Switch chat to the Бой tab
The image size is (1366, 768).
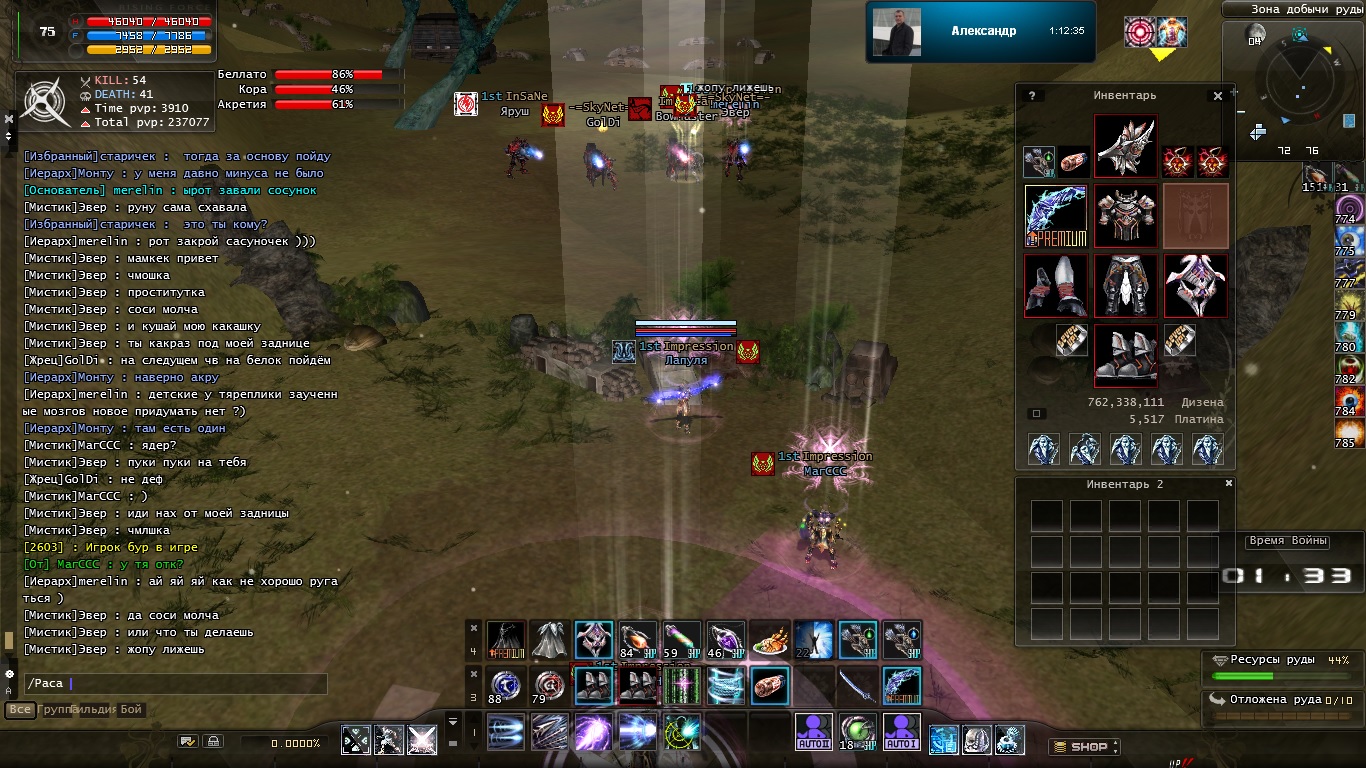[132, 710]
